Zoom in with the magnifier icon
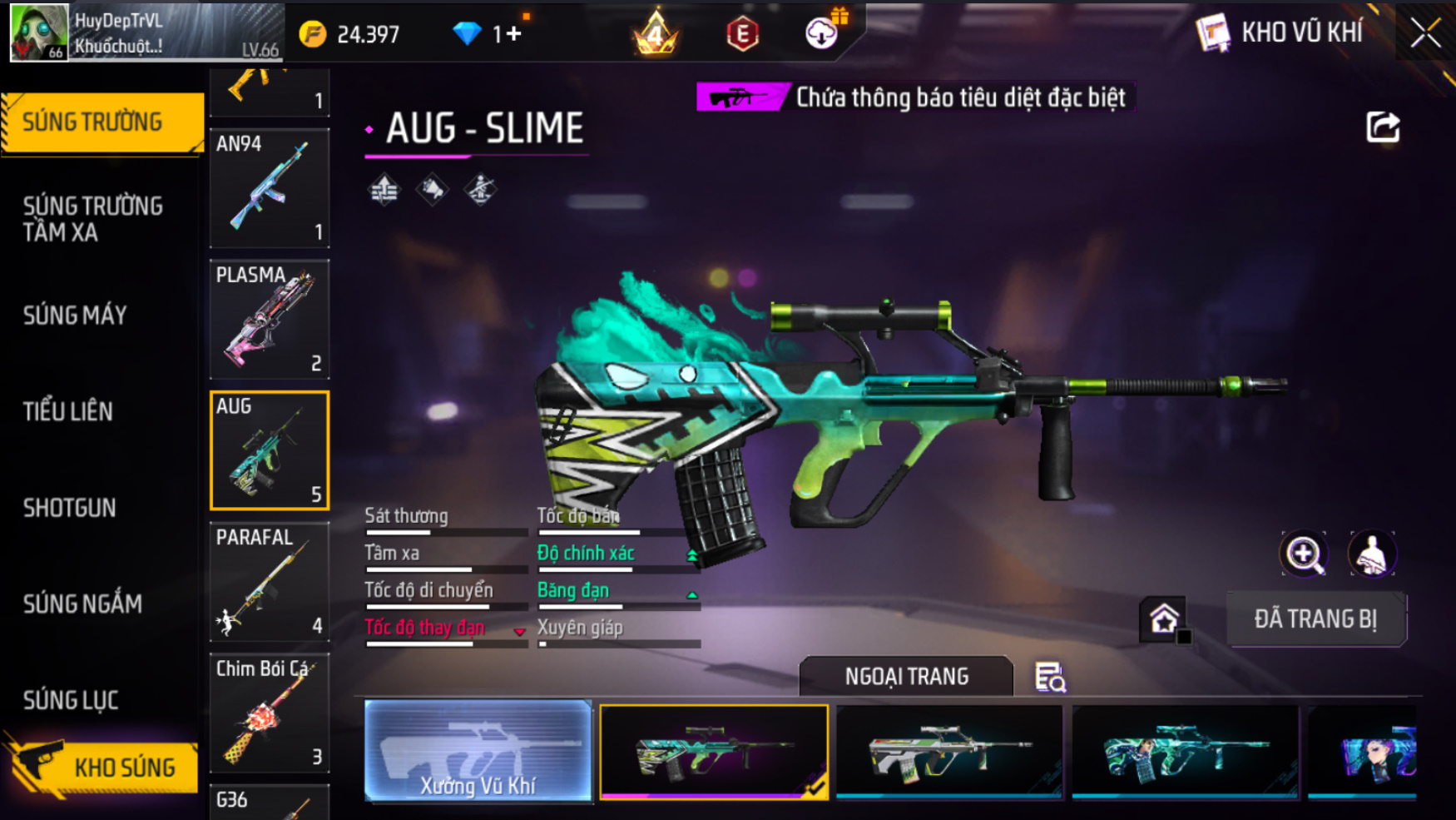Screen dimensions: 1456x820 point(1304,554)
